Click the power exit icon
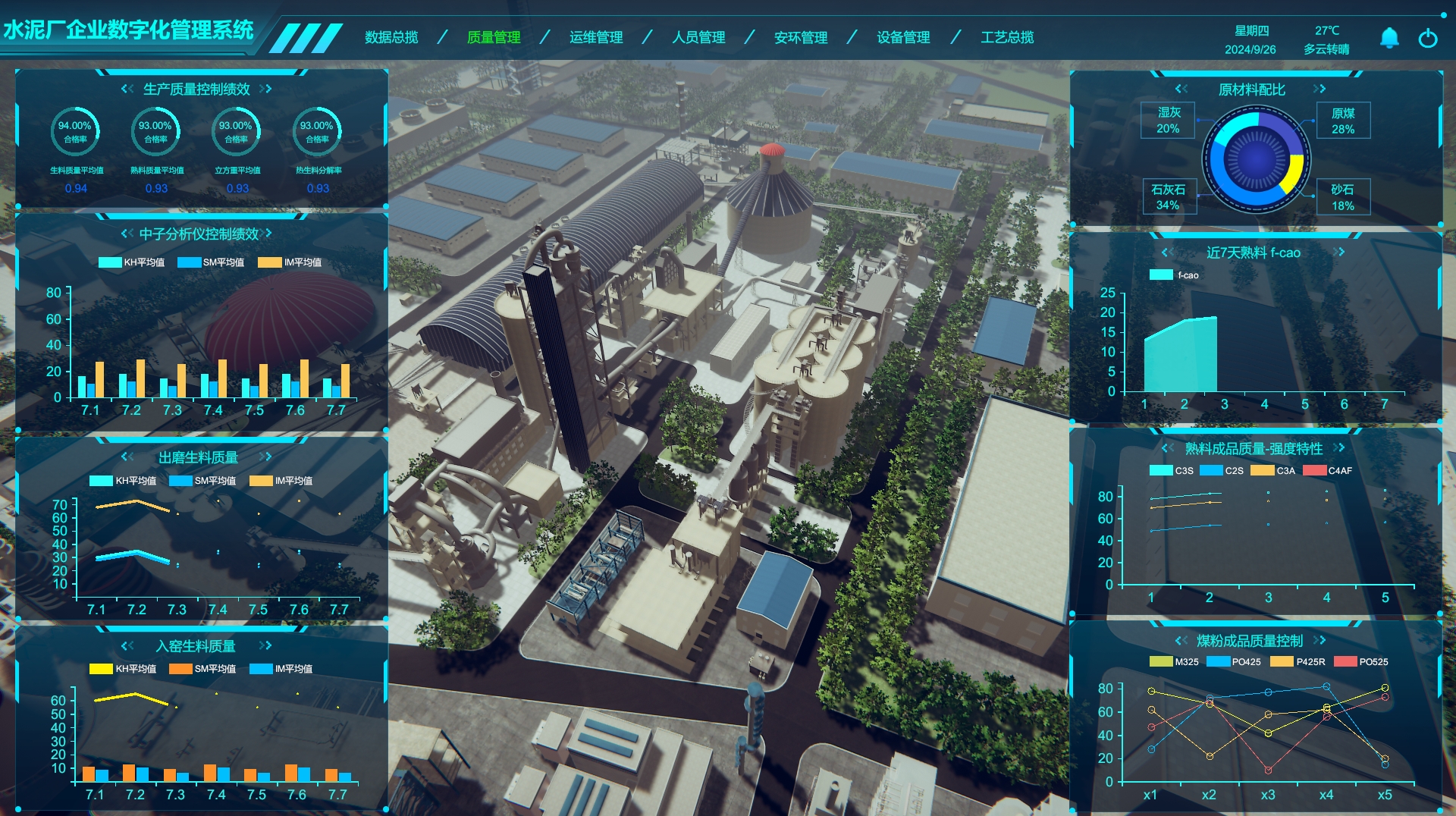The image size is (1456, 816). coord(1428,38)
